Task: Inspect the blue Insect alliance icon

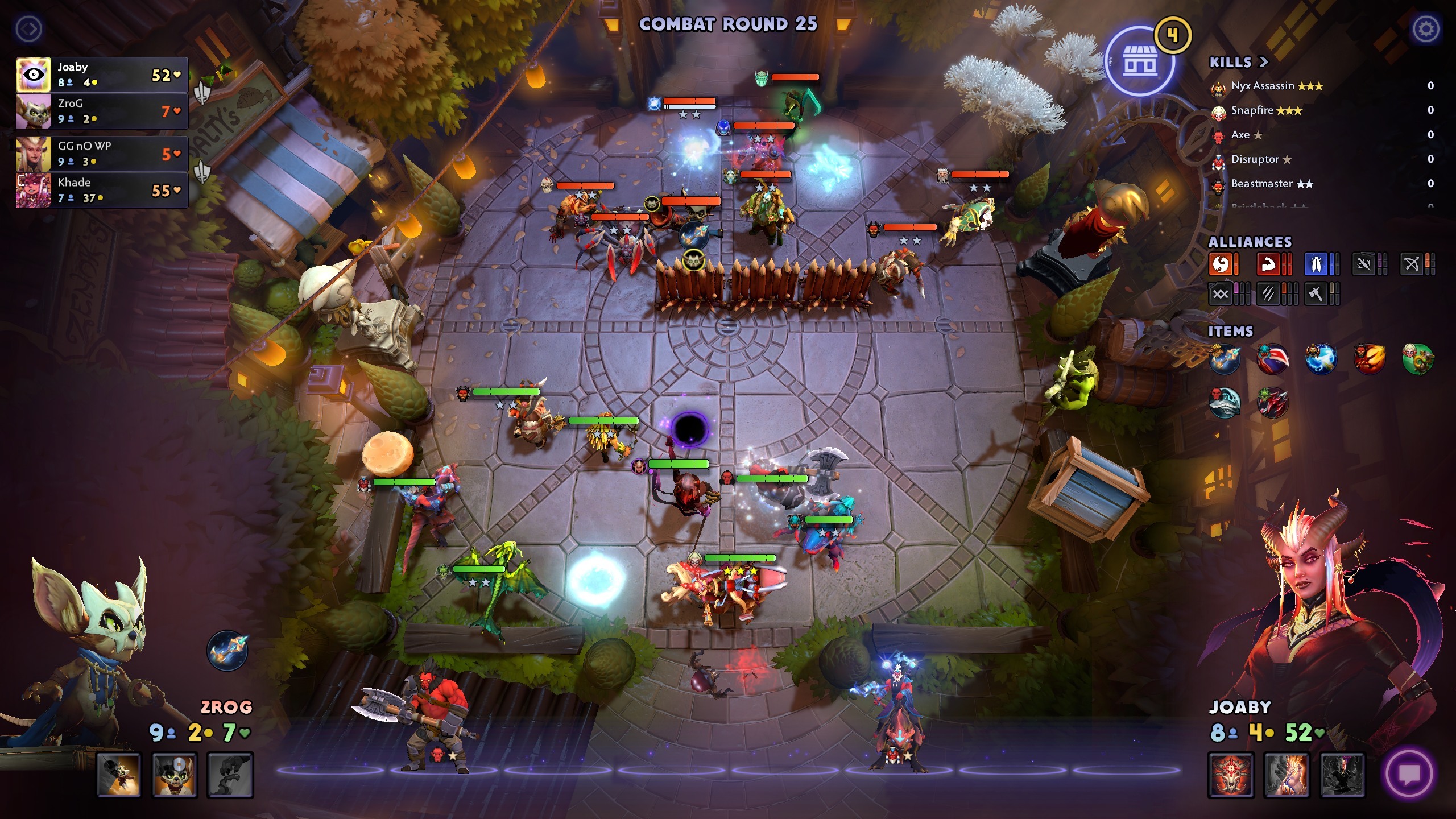Action: (1318, 264)
